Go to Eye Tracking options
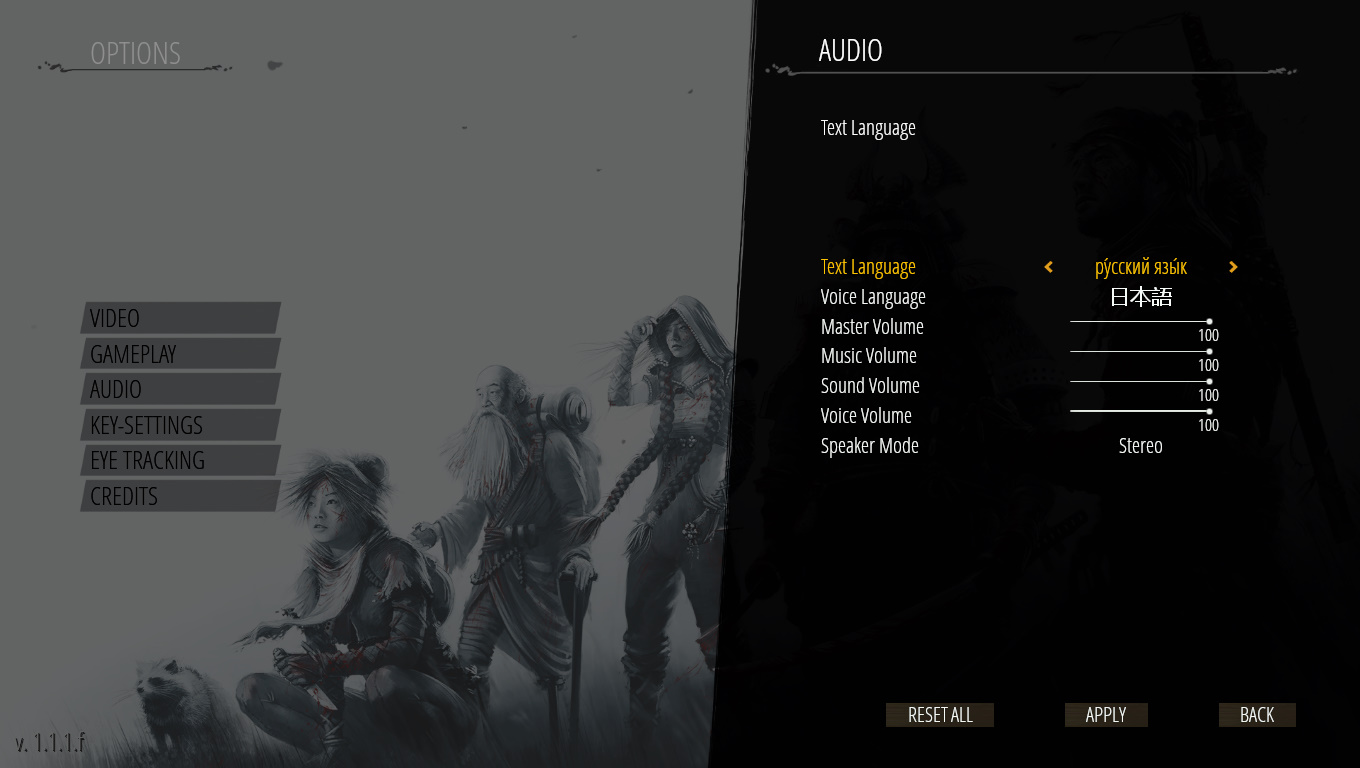 (178, 460)
